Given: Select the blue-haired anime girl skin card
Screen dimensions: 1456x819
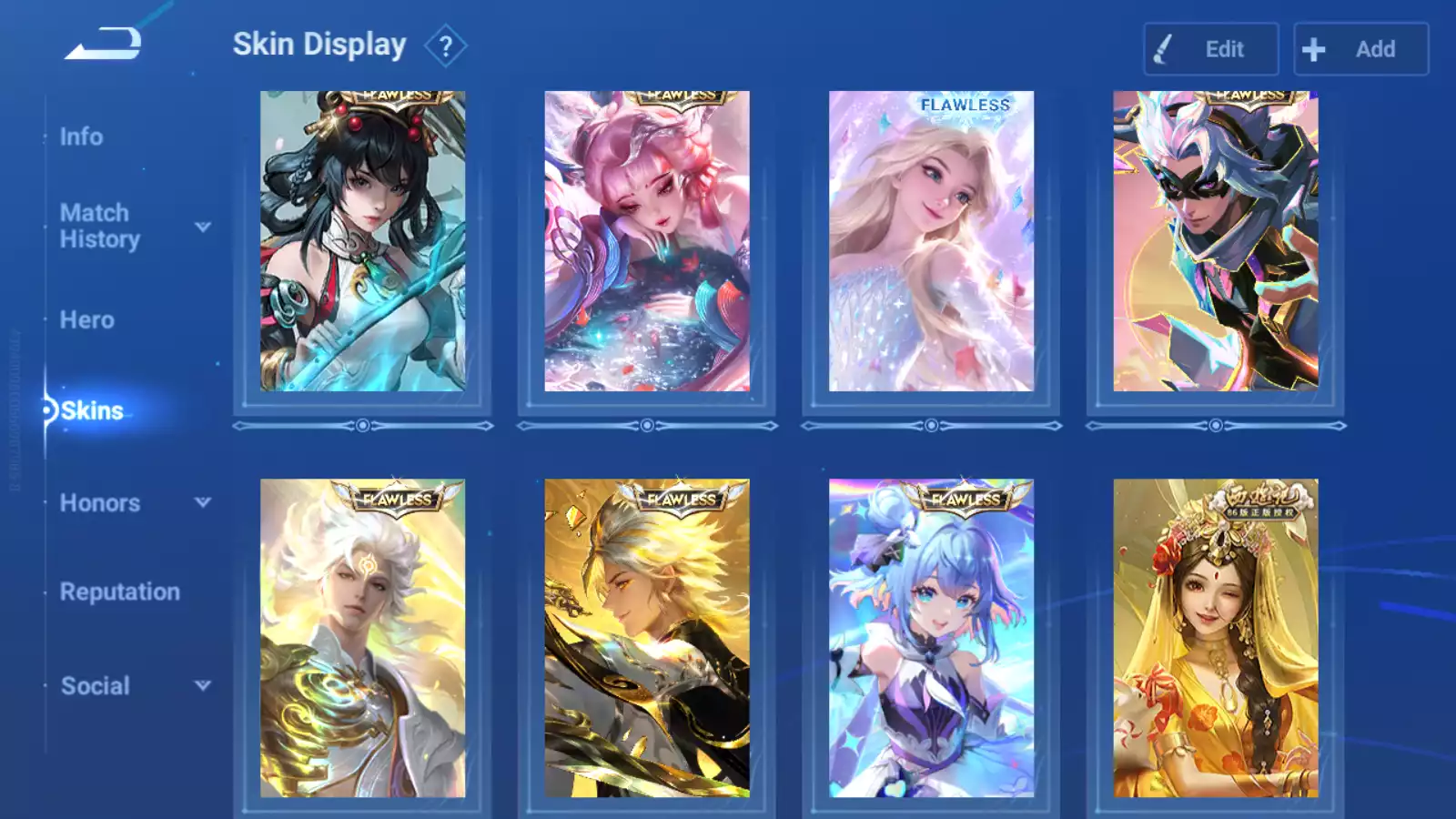Looking at the screenshot, I should coord(931,637).
